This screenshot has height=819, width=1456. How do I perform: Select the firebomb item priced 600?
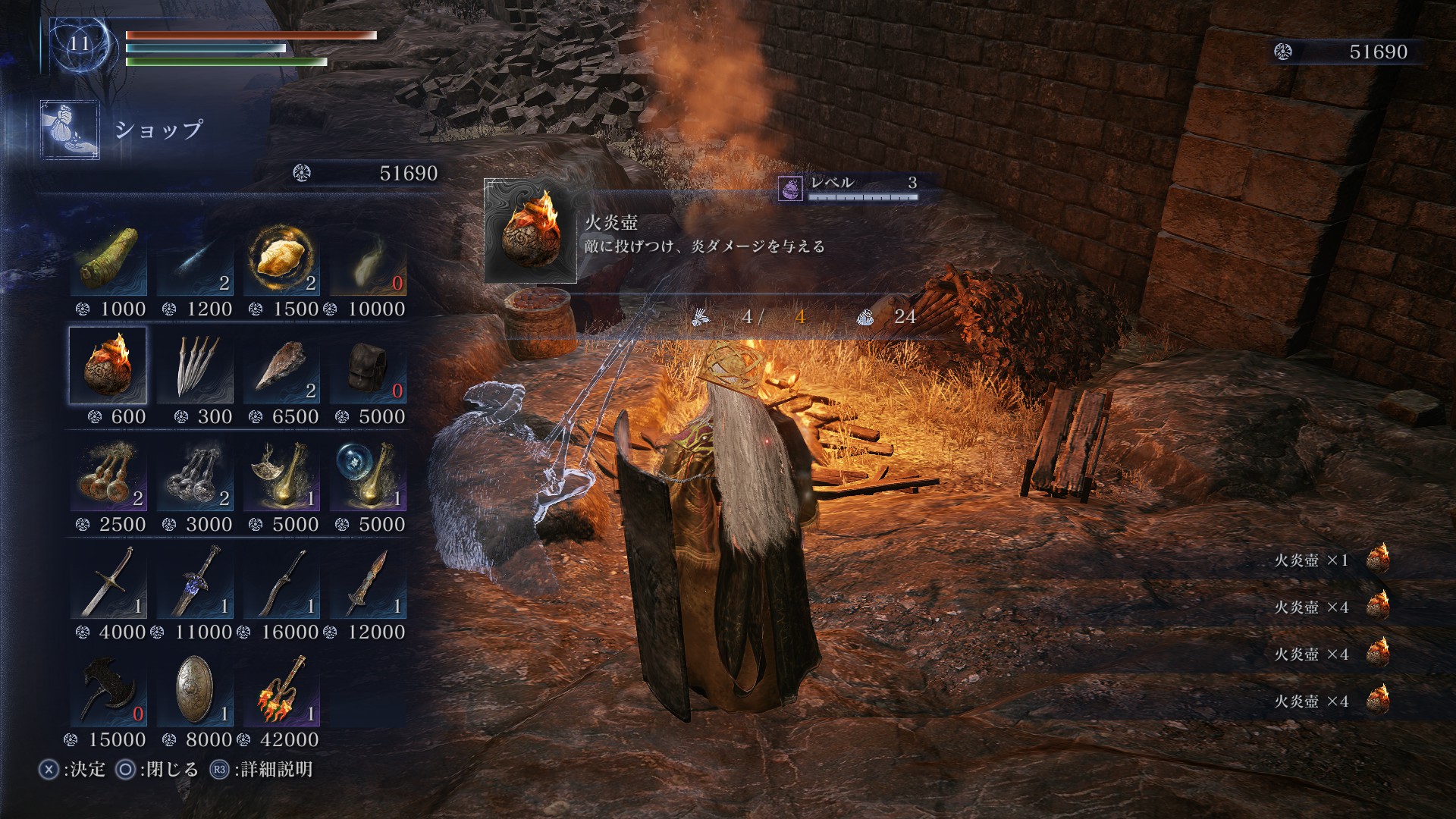108,366
